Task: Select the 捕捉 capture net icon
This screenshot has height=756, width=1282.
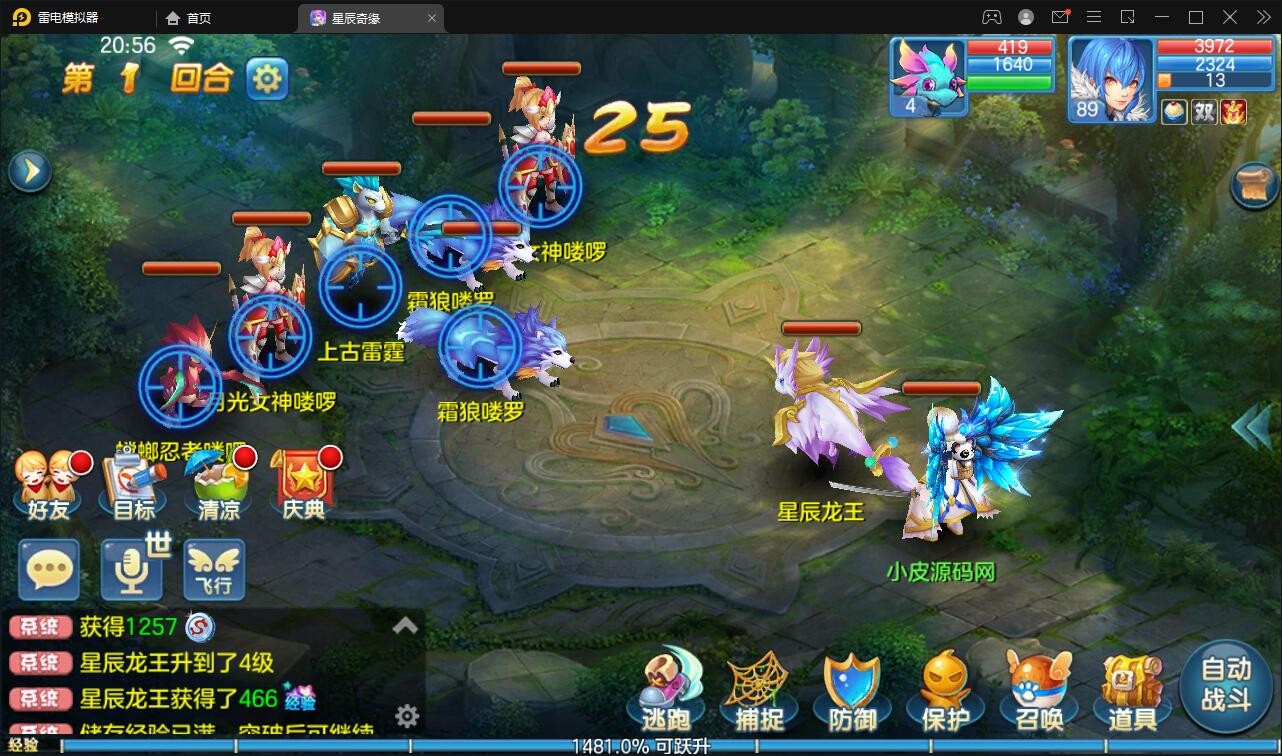Action: coord(759,692)
